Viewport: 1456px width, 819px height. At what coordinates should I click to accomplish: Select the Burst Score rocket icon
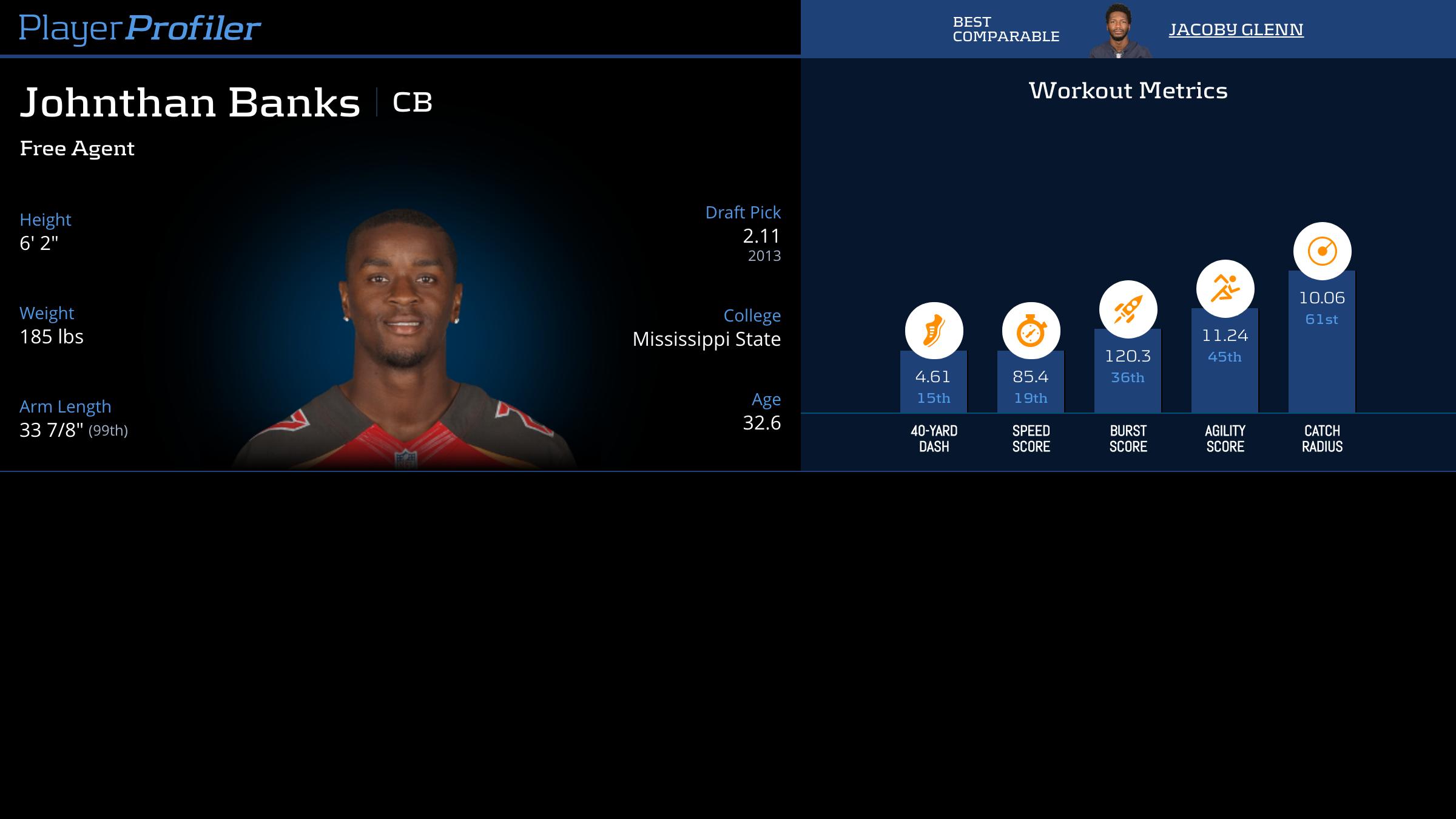click(1128, 309)
